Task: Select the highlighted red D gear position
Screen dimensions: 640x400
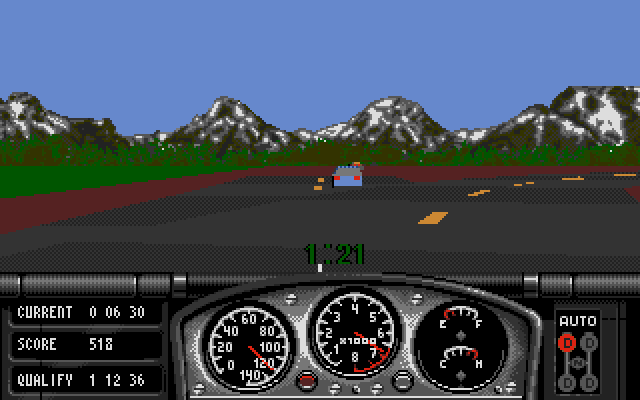Action: coord(567,343)
